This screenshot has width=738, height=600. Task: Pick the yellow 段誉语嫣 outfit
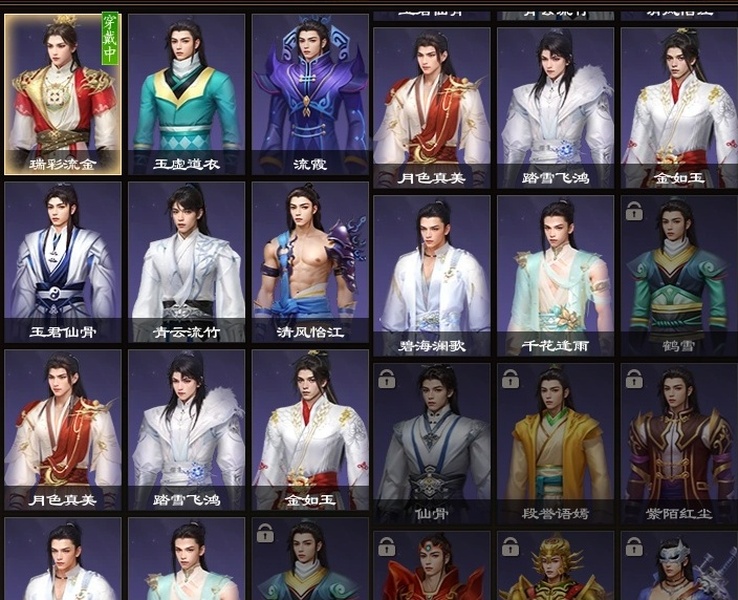tap(555, 444)
